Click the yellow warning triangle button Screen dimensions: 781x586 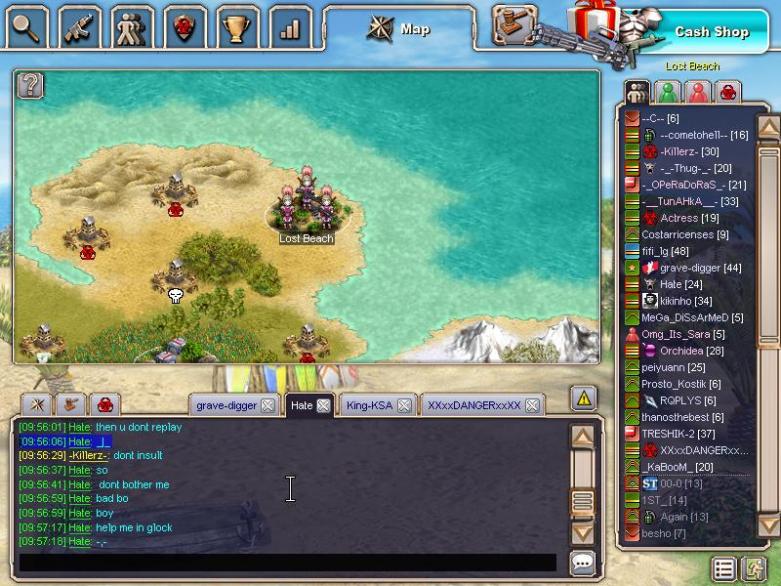584,398
